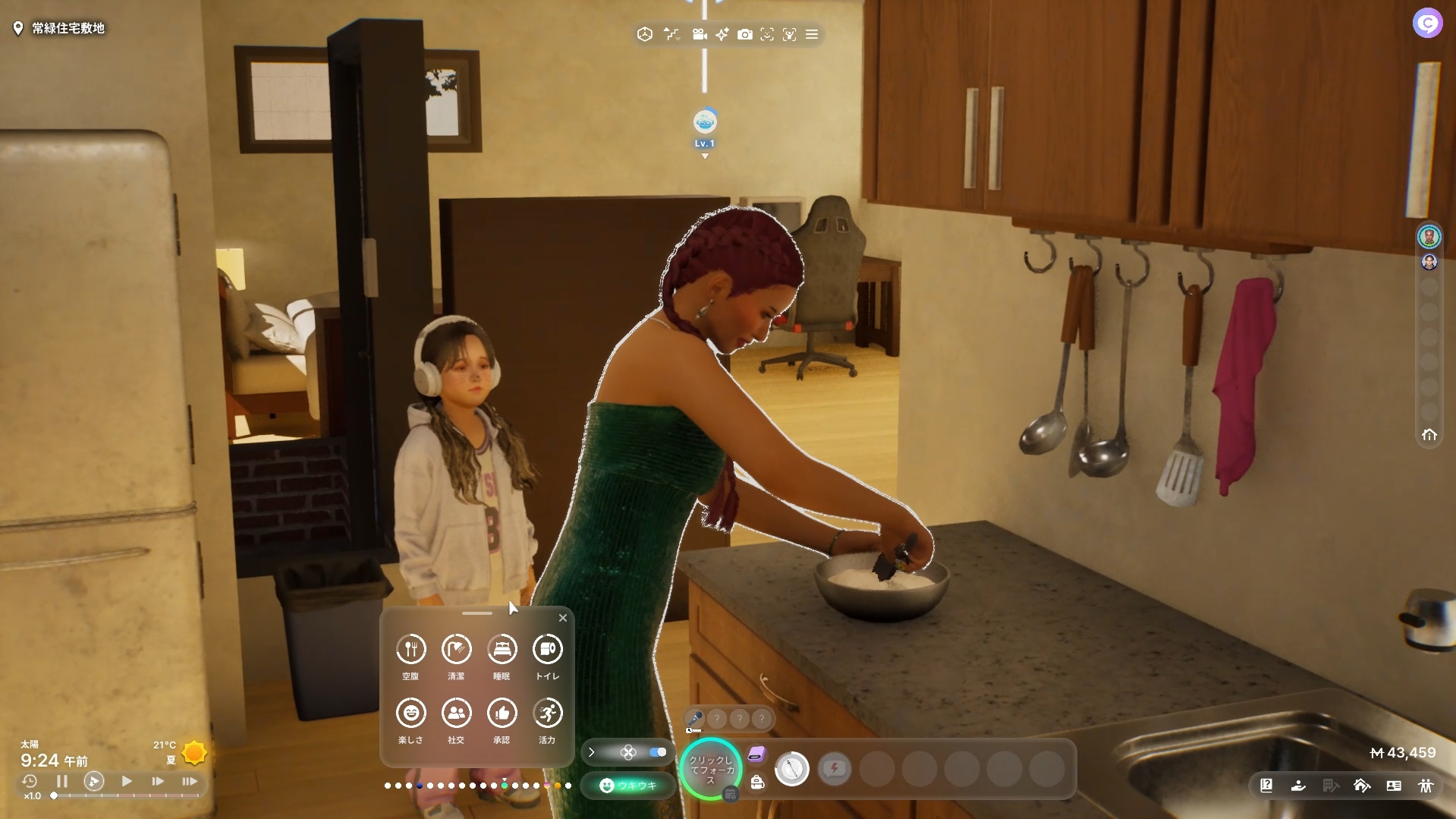Select the 空腹 hunger need icon
Screen dimensions: 1456x819
click(410, 650)
